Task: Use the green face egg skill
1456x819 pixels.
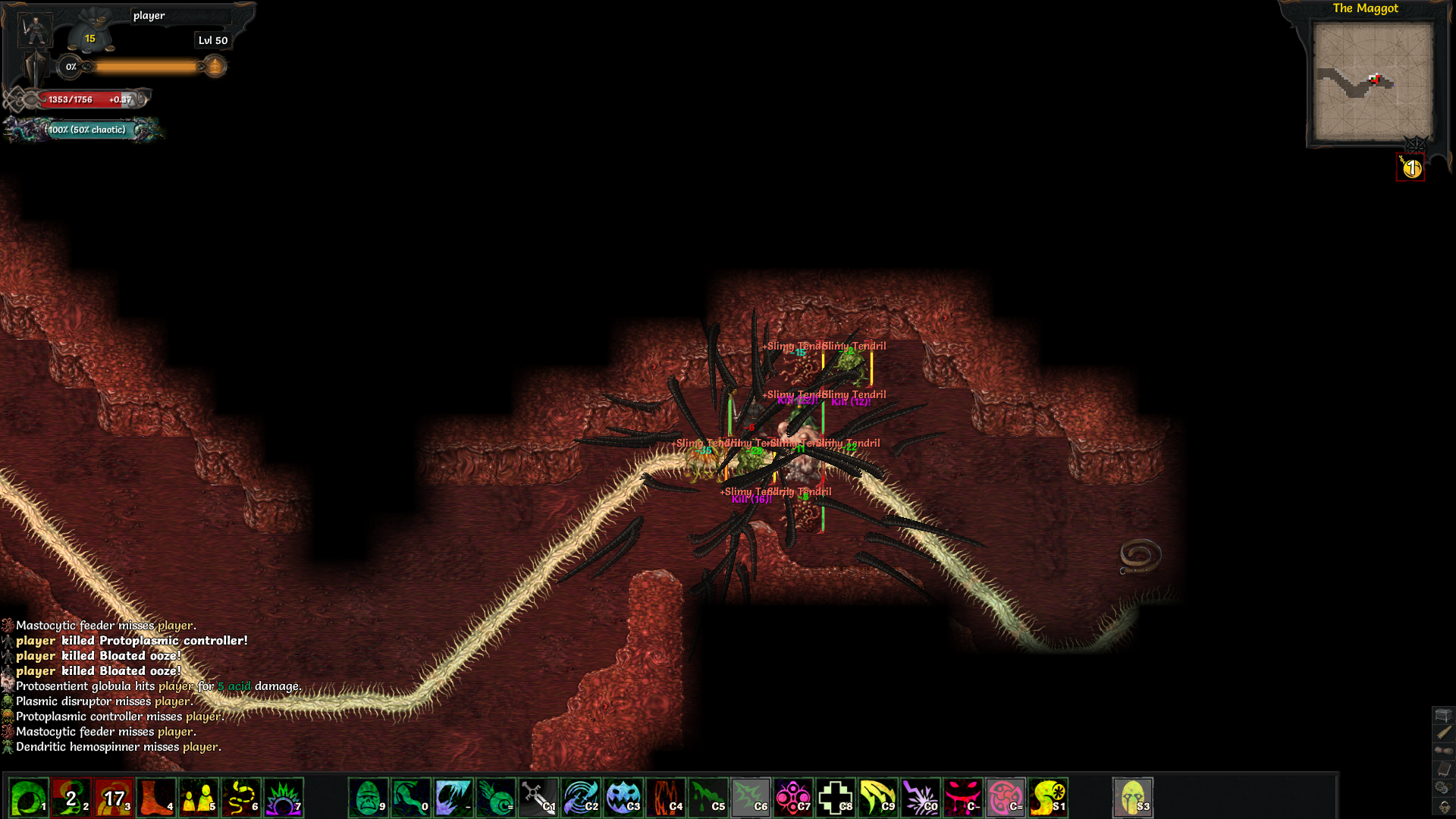Action: tap(368, 799)
